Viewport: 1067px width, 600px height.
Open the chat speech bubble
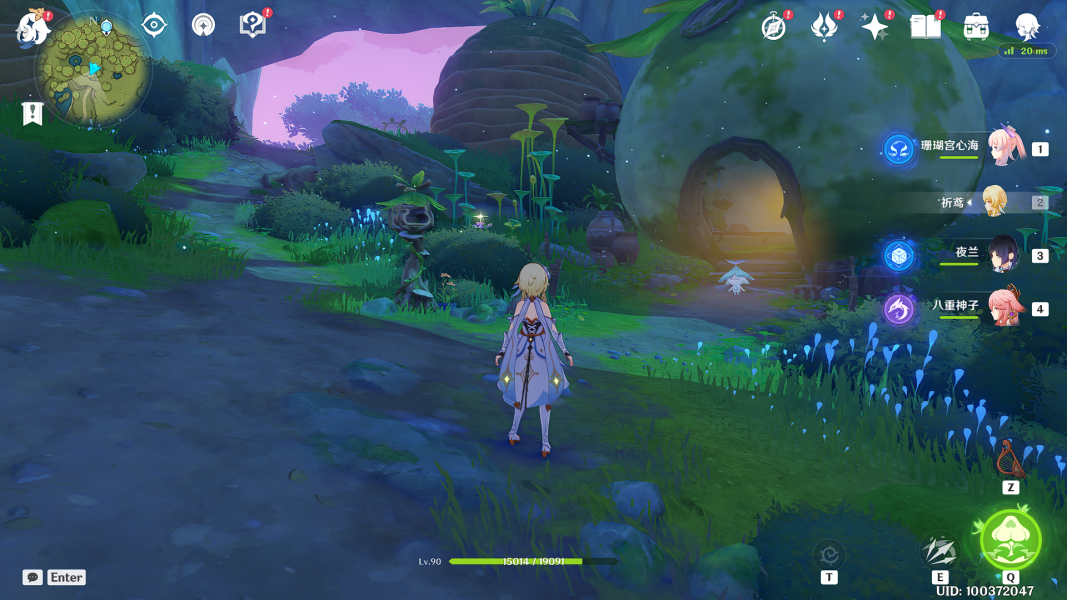(33, 577)
